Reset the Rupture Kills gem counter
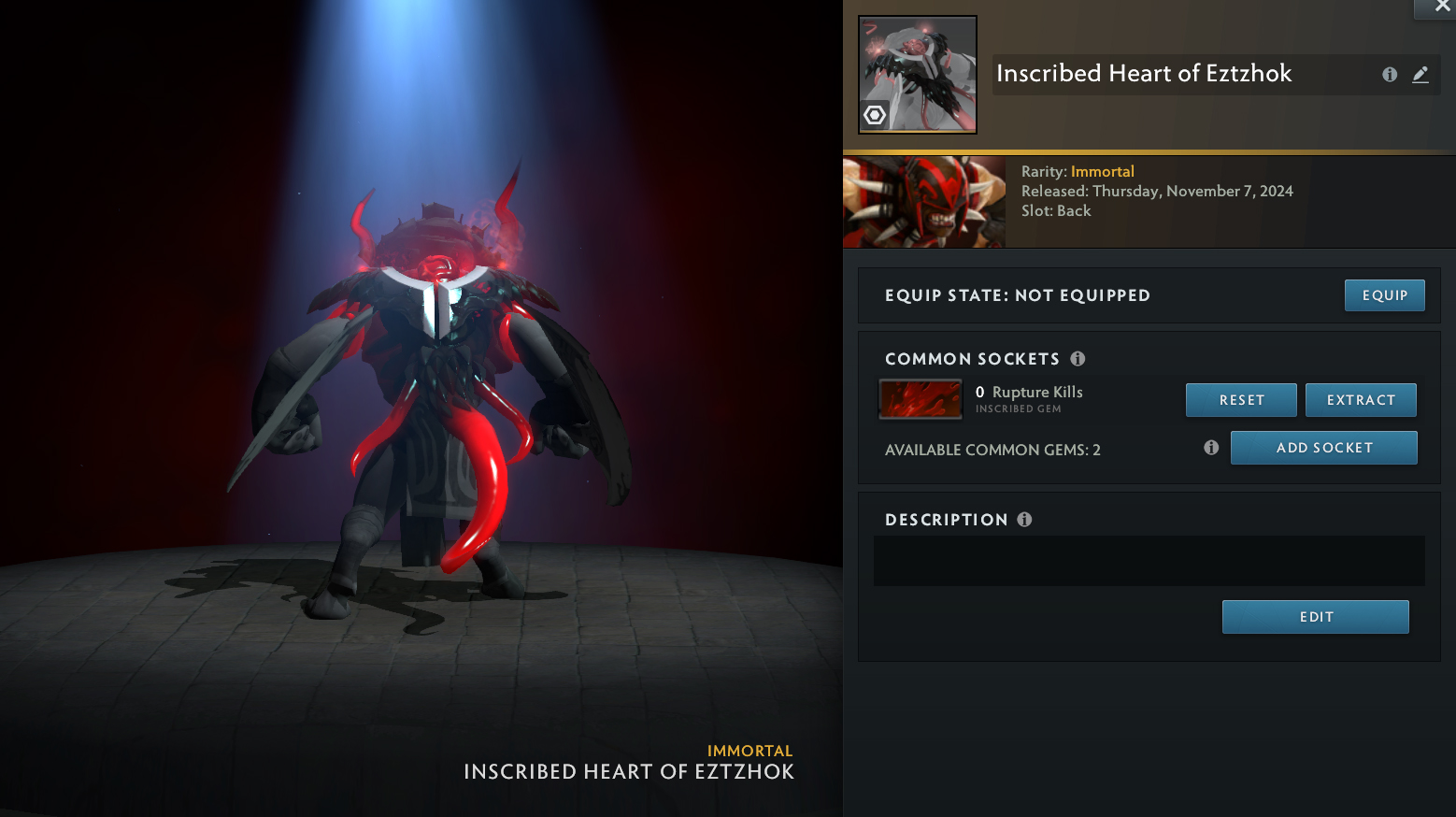 coord(1241,400)
